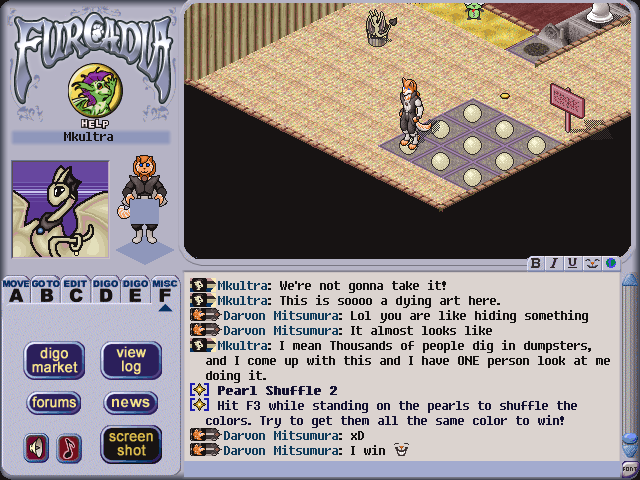Enable underlined chat text

pos(572,264)
